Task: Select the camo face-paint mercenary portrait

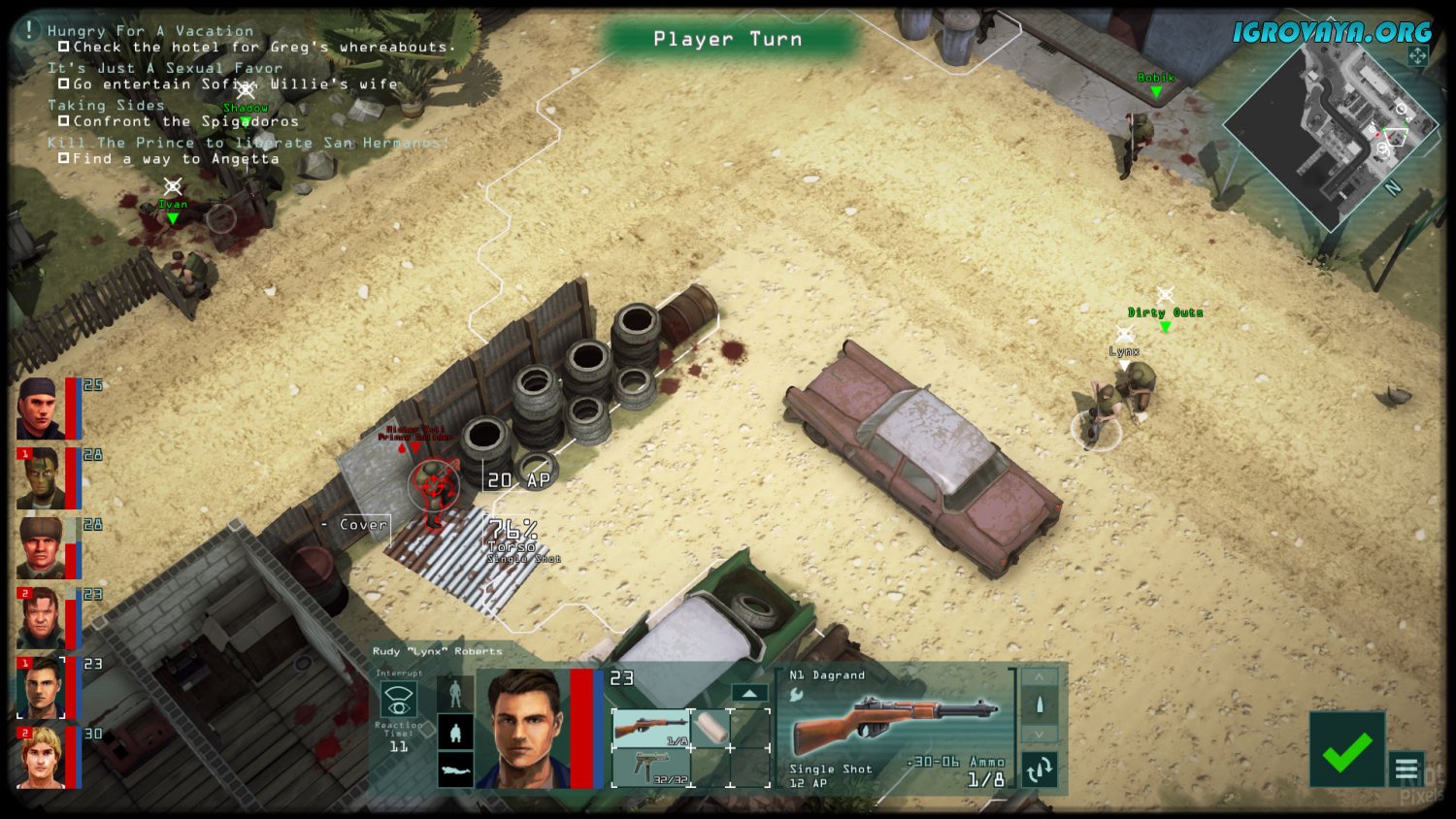Action: click(x=41, y=479)
